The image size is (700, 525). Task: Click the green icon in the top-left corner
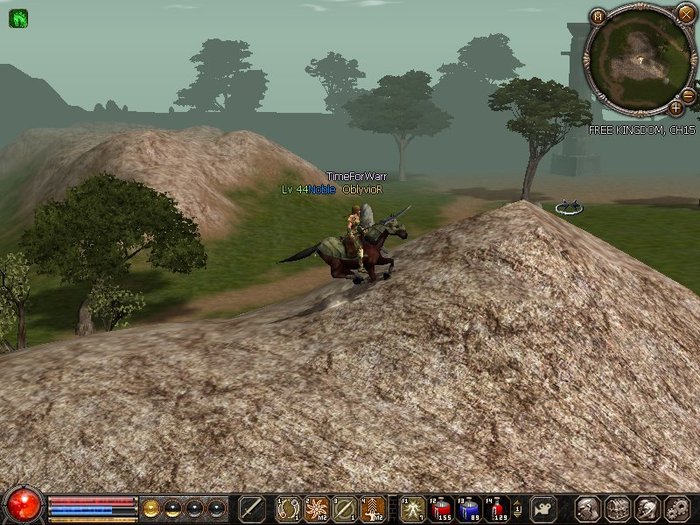coord(18,18)
